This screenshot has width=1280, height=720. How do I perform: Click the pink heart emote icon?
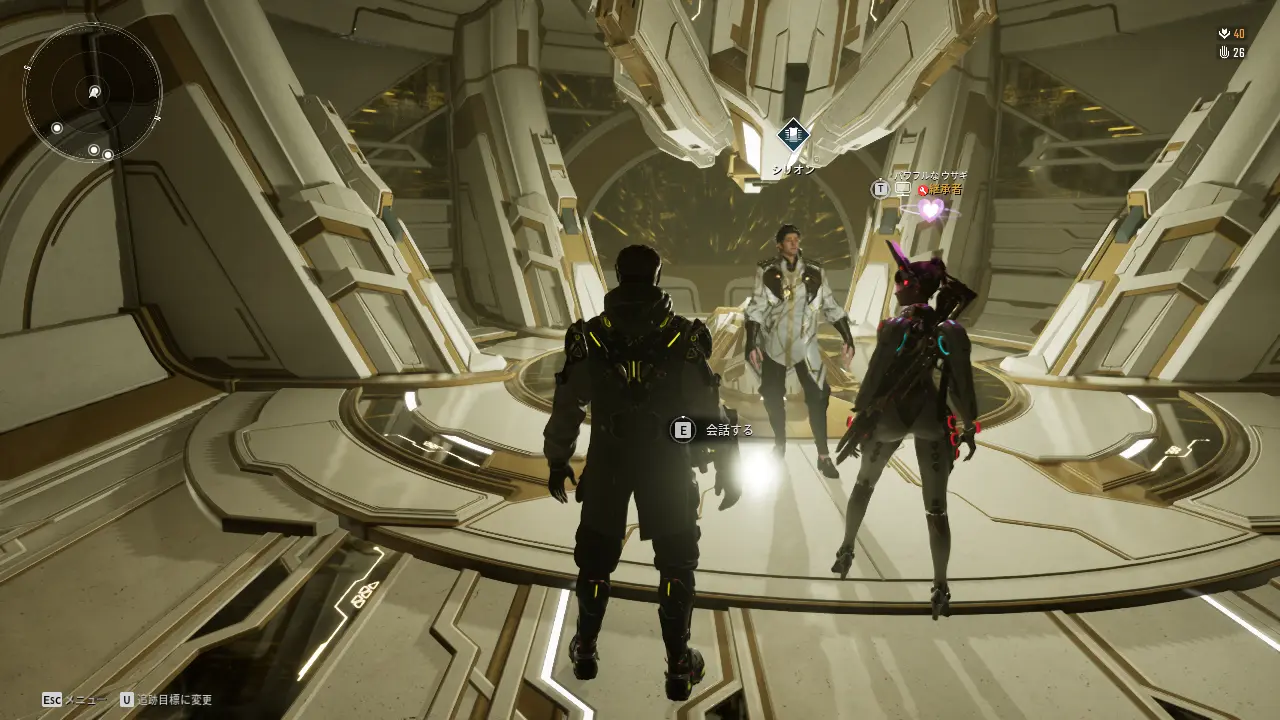pyautogui.click(x=931, y=210)
